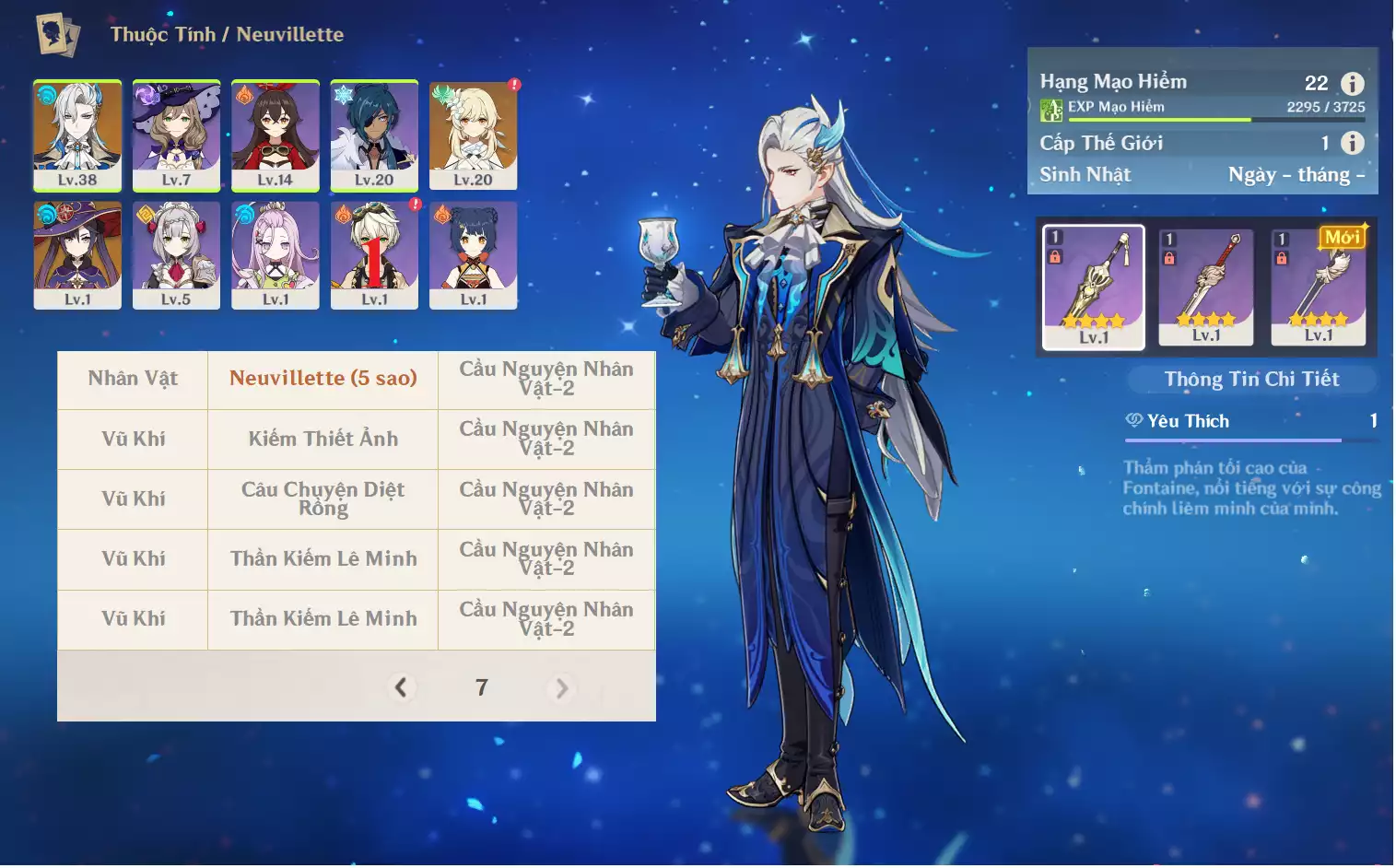Select the weapon slot marked Mới
This screenshot has height=868, width=1396.
pyautogui.click(x=1318, y=287)
